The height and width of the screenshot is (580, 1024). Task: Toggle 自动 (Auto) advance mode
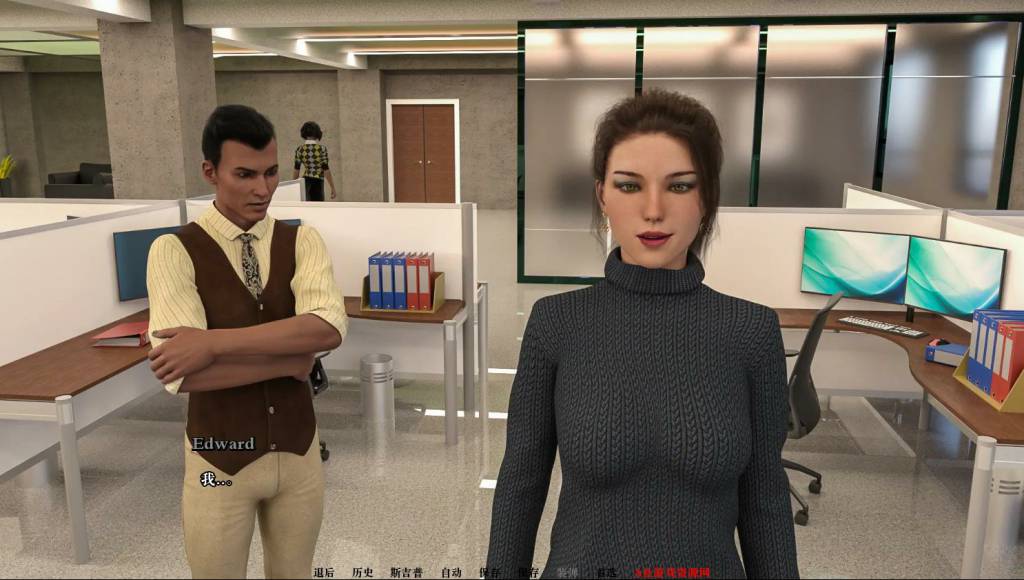pos(451,573)
